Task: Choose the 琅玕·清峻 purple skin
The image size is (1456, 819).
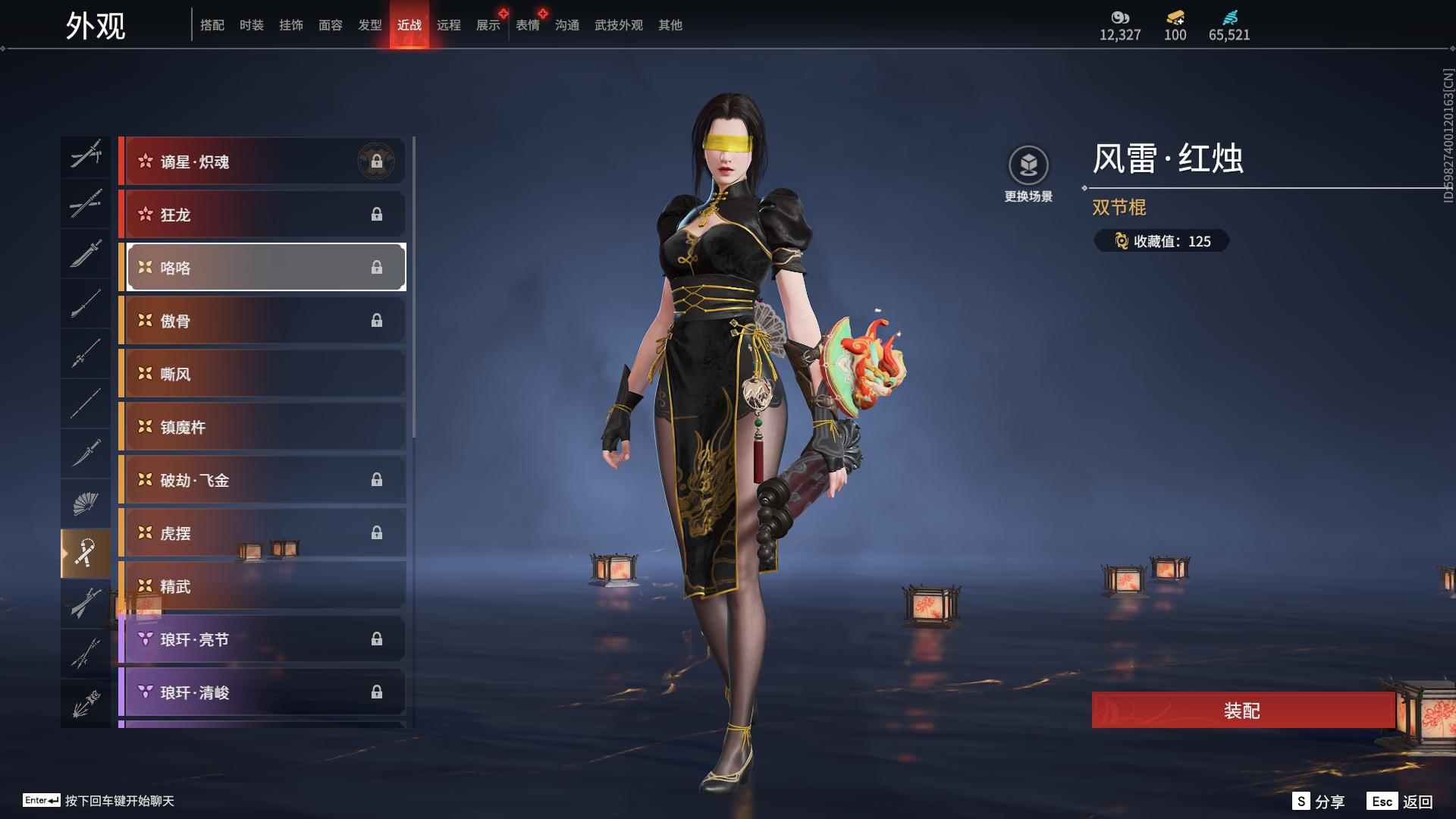Action: (x=262, y=692)
